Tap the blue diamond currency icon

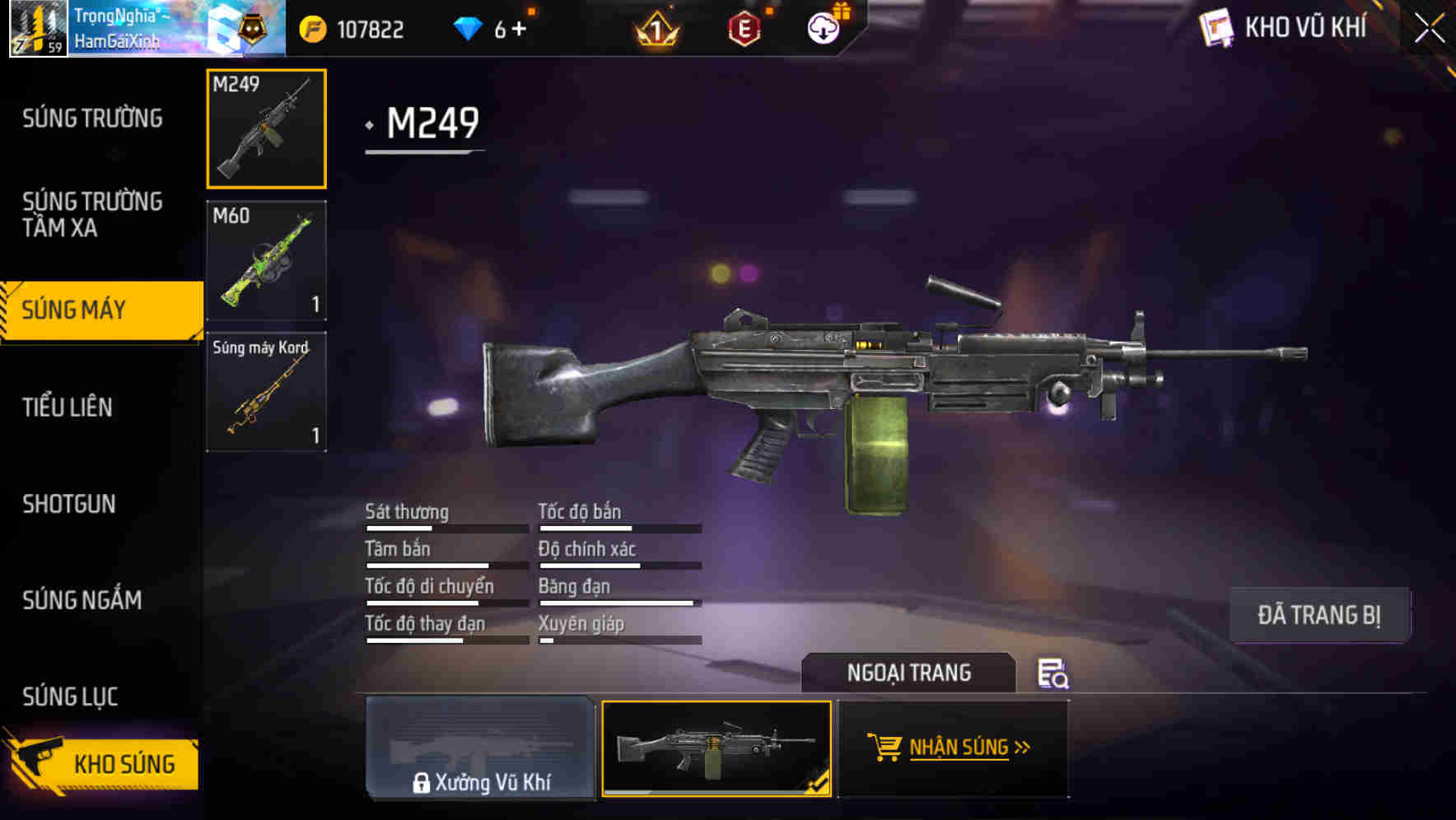tap(467, 27)
